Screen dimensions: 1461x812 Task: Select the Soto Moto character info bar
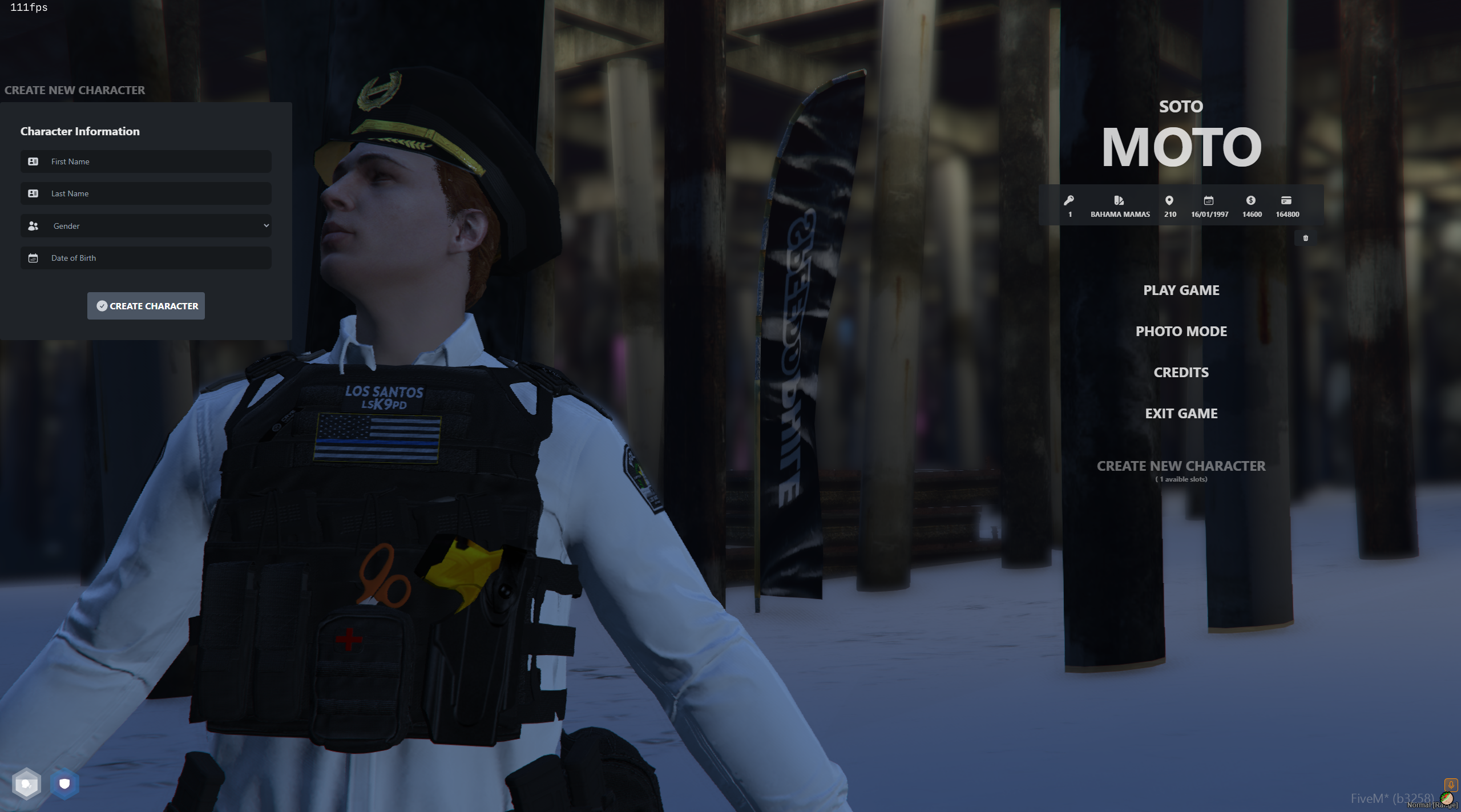(1180, 206)
